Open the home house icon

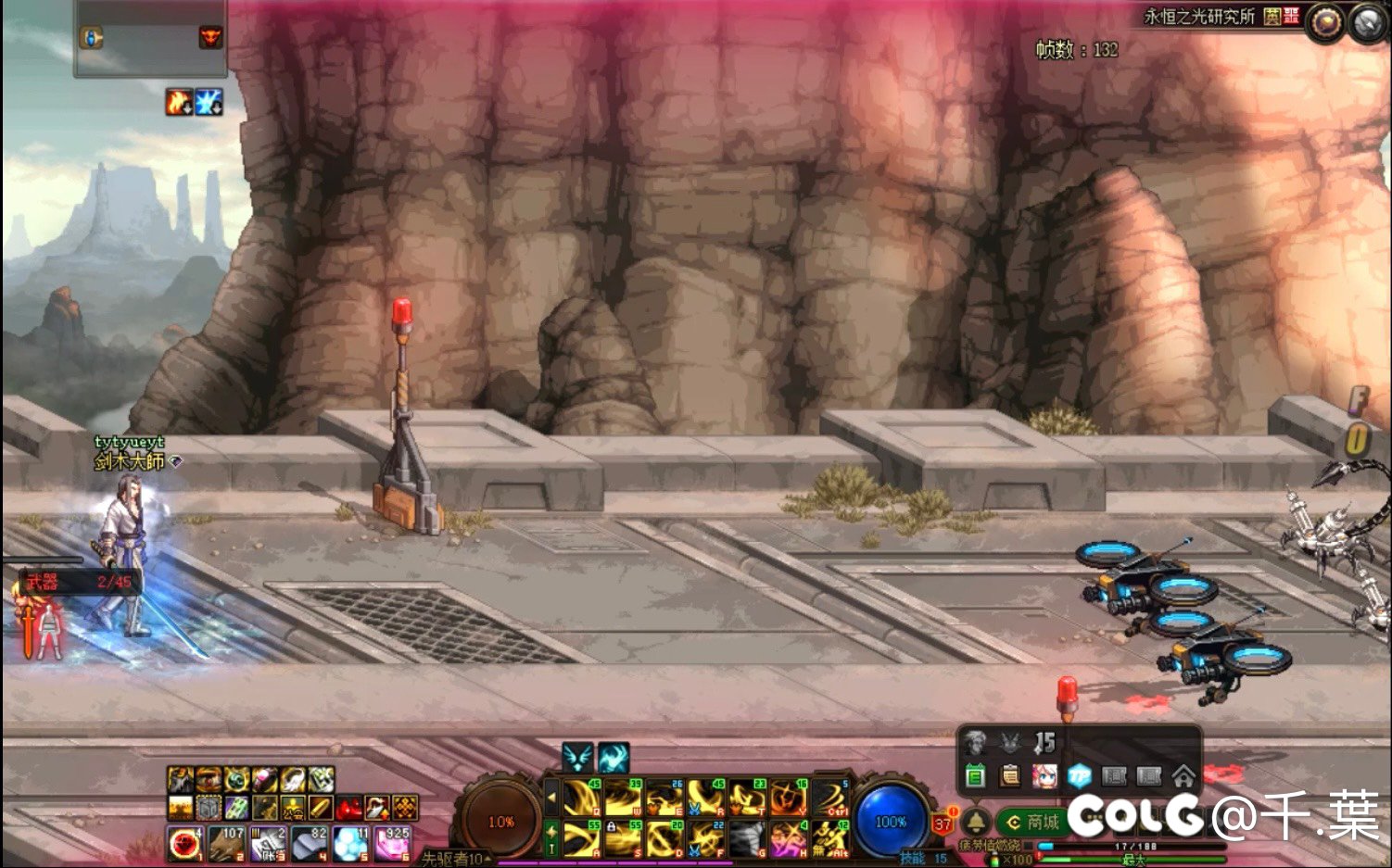pyautogui.click(x=1183, y=776)
